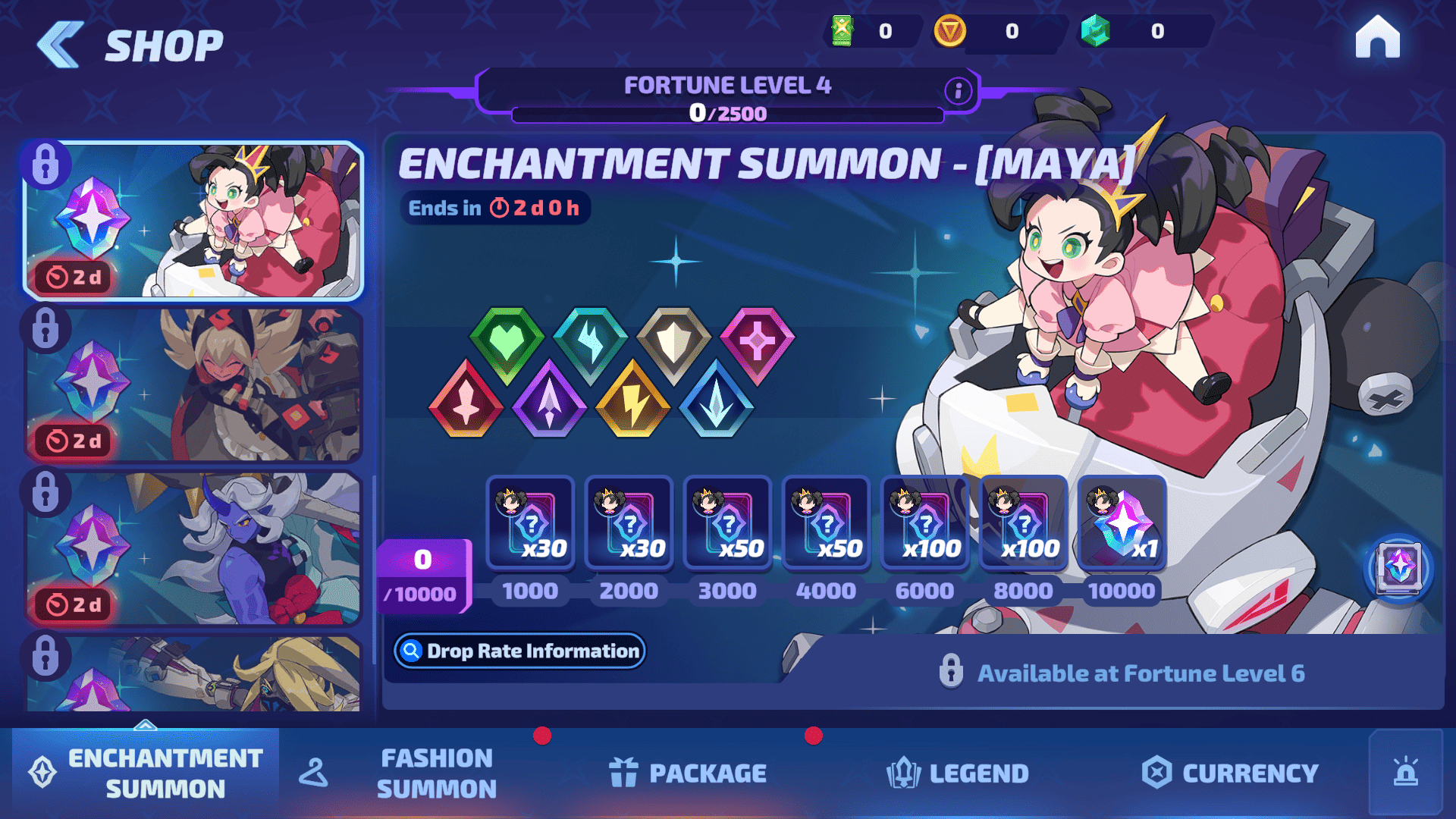Image resolution: width=1456 pixels, height=819 pixels.
Task: Open the Currency tab
Action: (1230, 773)
